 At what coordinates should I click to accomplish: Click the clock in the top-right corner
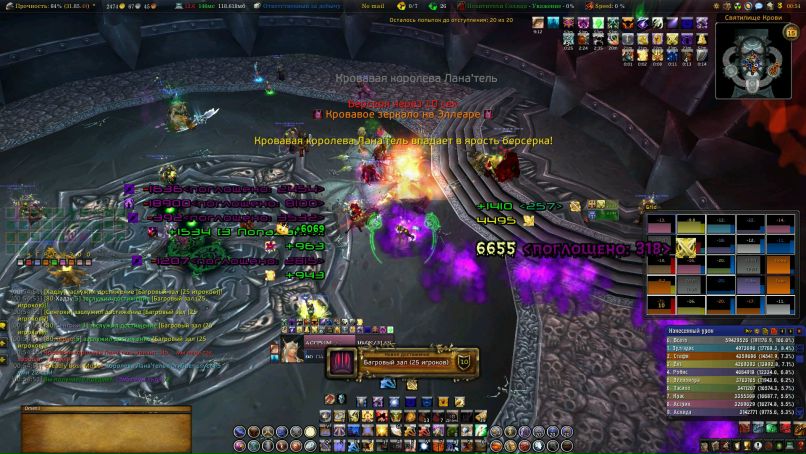[x=793, y=5]
